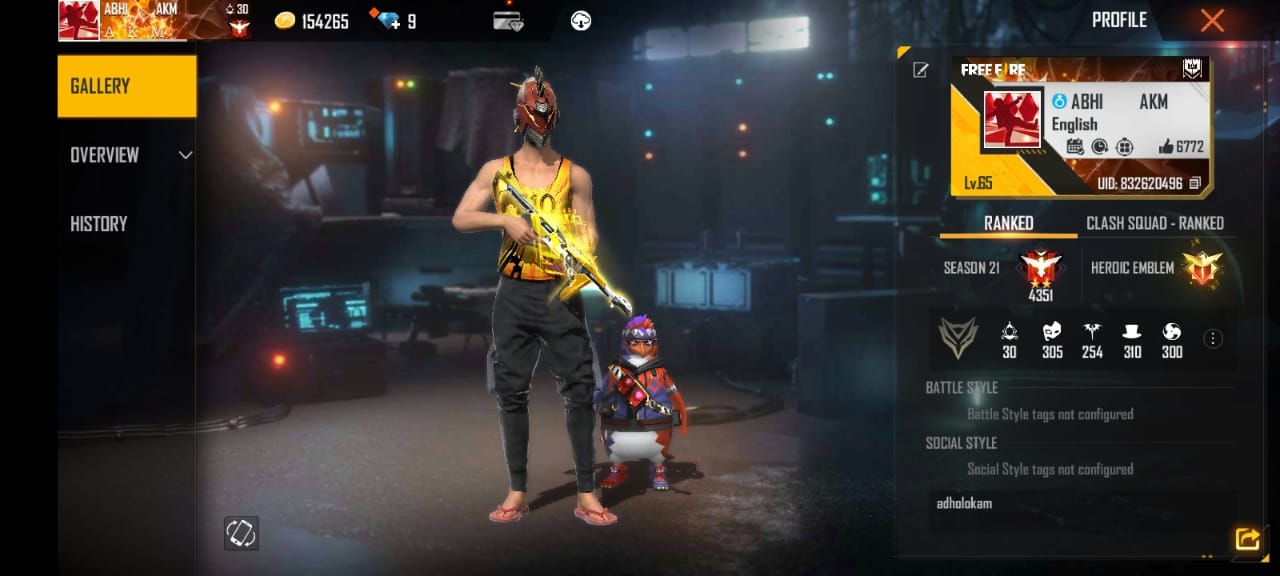Click the guild crest icon on profile card
The height and width of the screenshot is (576, 1280).
[1192, 69]
